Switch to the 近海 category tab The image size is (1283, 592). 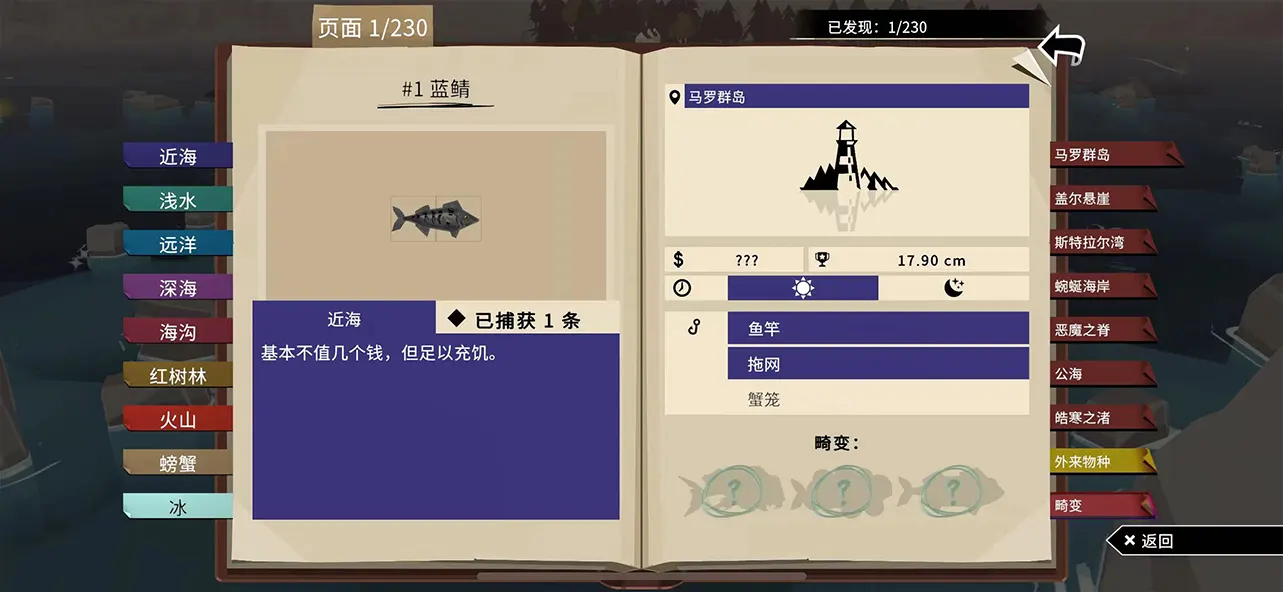point(178,156)
